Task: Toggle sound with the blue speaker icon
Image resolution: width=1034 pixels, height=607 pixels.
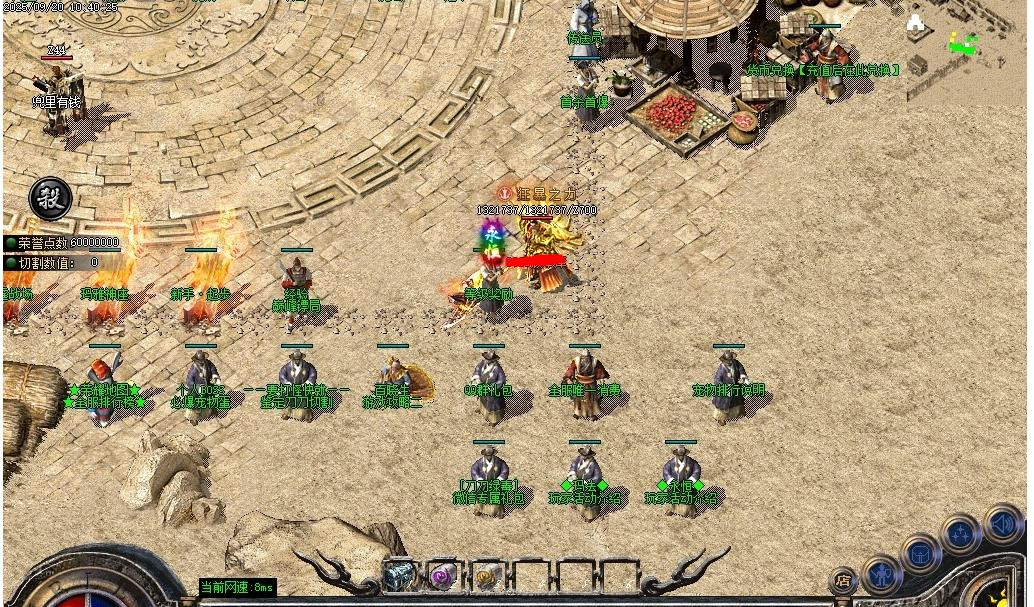Action: coord(1002,523)
